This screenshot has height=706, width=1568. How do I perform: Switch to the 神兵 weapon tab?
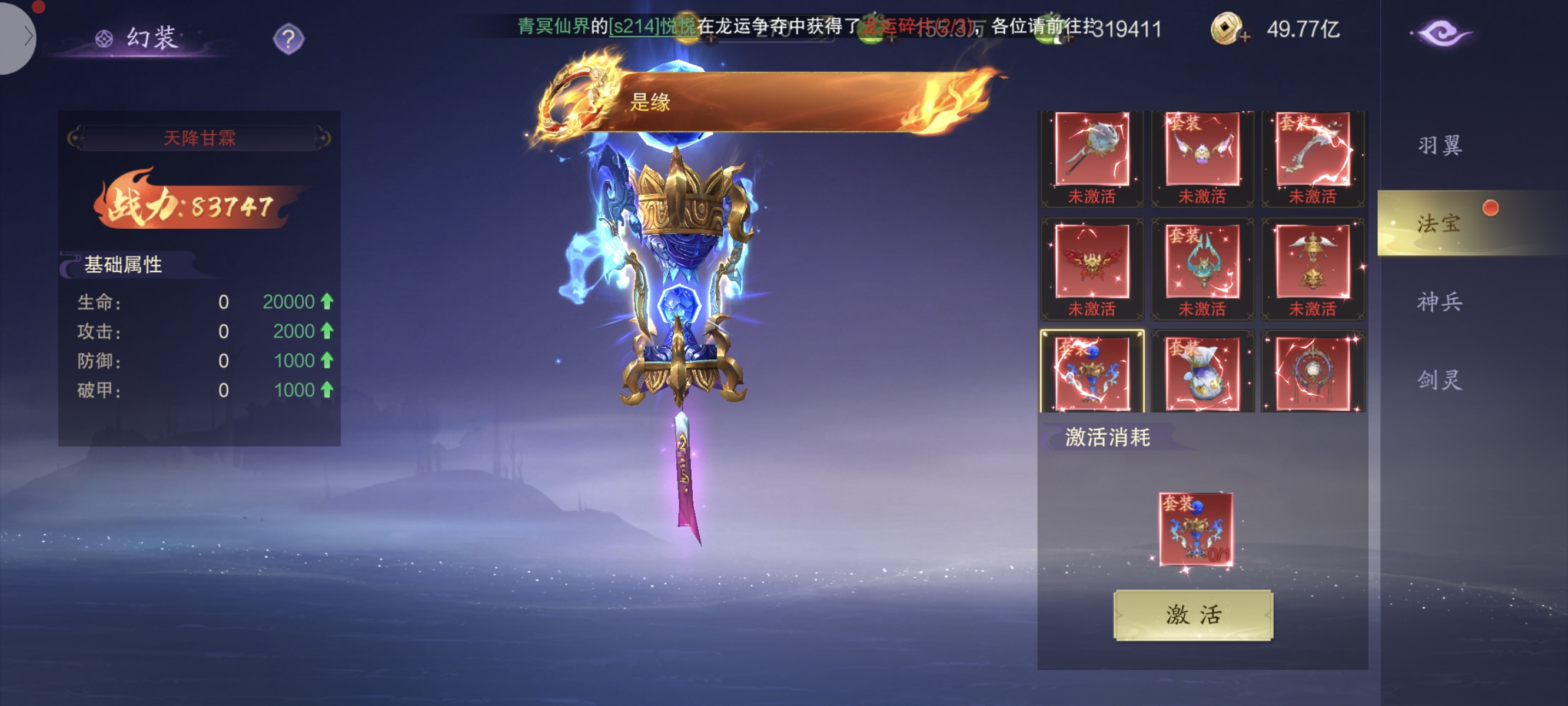click(1439, 302)
